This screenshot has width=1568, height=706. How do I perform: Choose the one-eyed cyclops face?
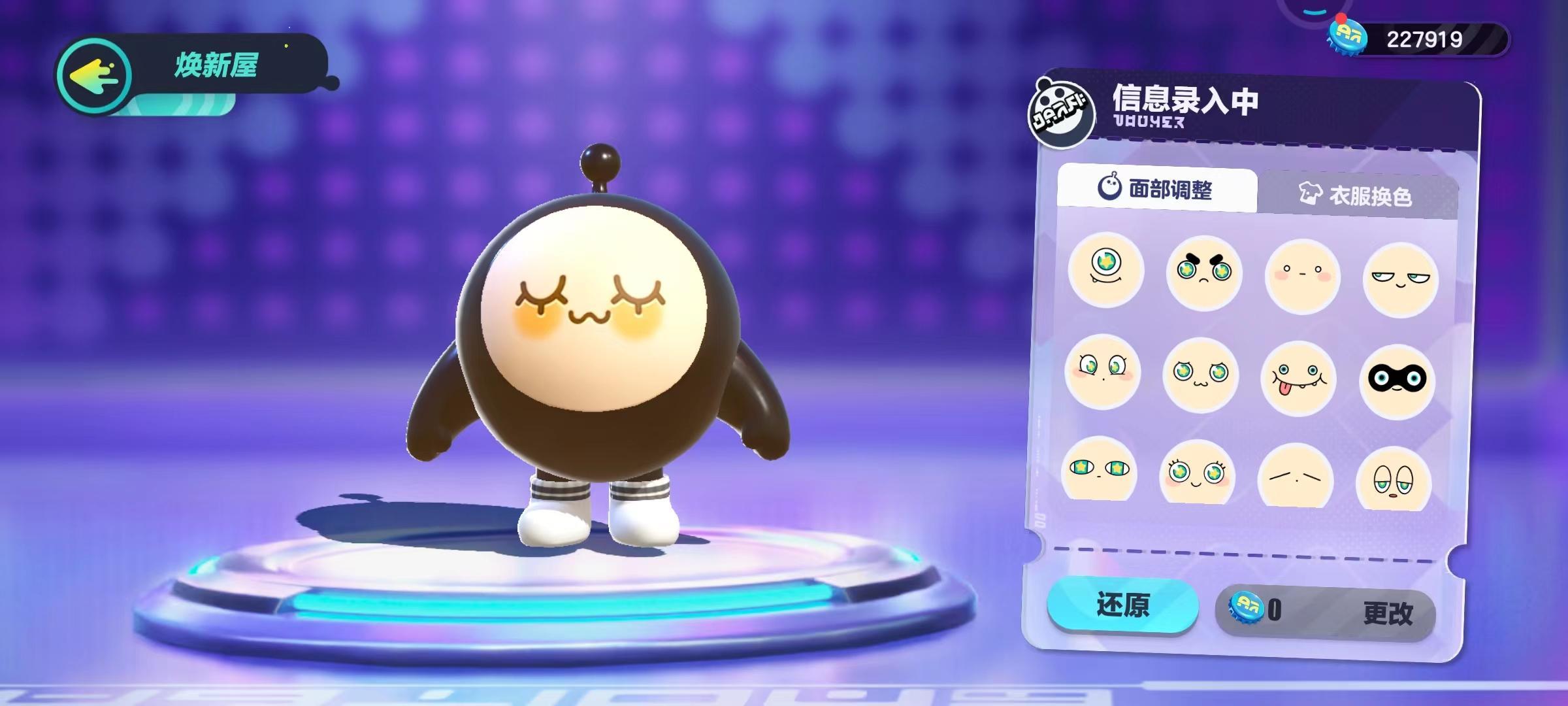coord(1106,269)
